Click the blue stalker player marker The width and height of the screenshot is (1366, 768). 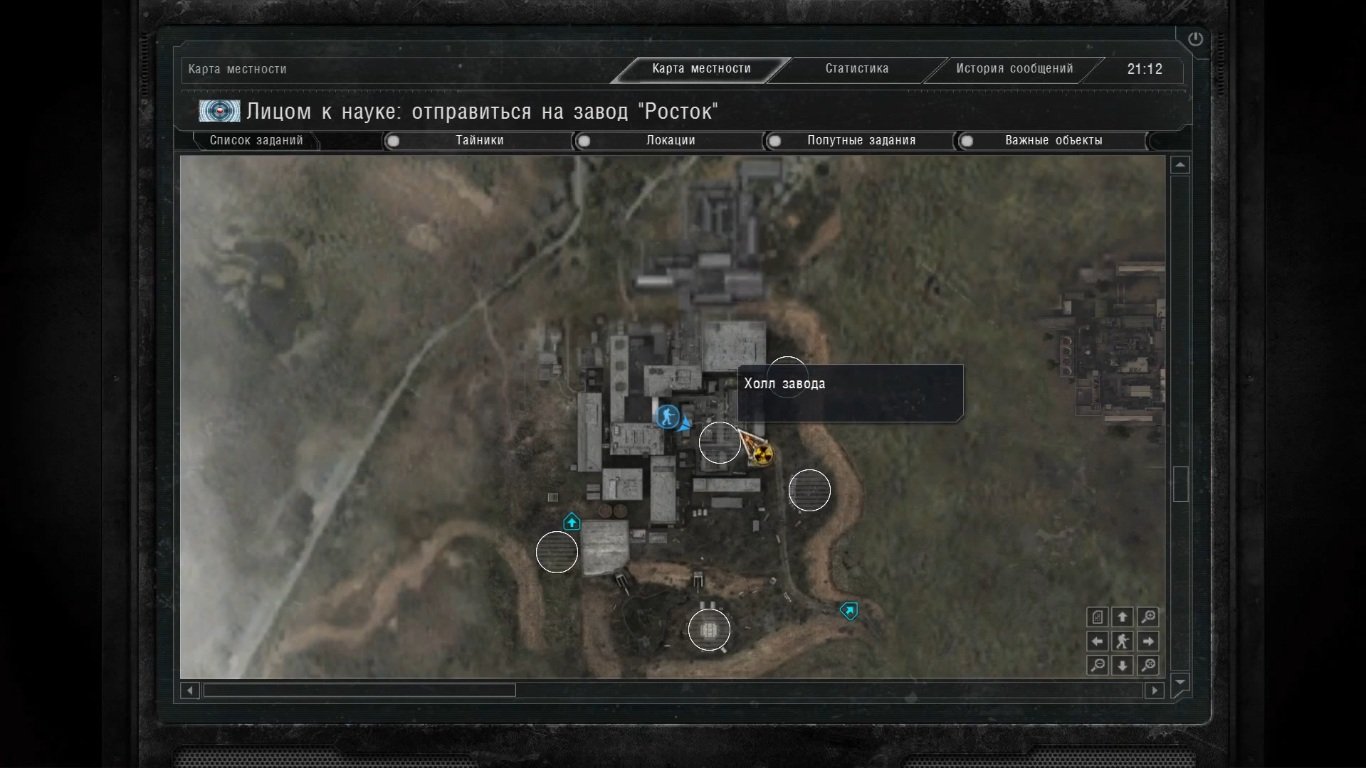pos(667,416)
